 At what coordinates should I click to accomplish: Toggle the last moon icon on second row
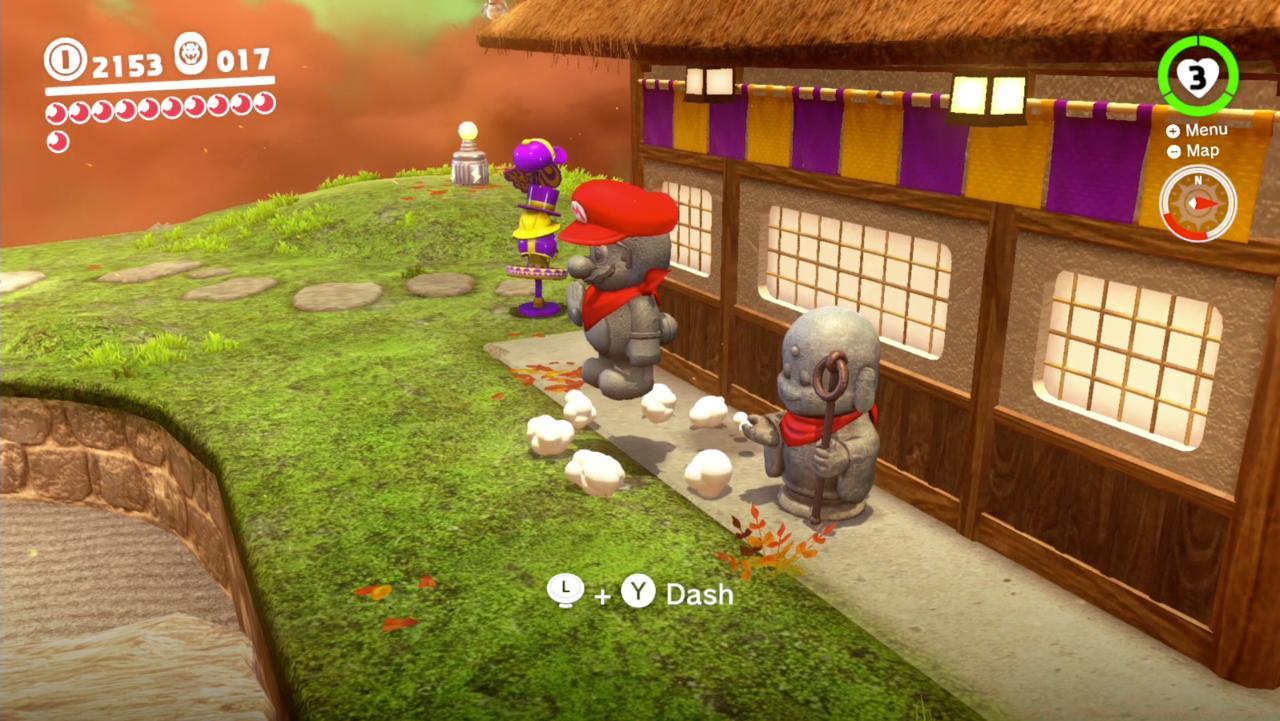pos(57,142)
